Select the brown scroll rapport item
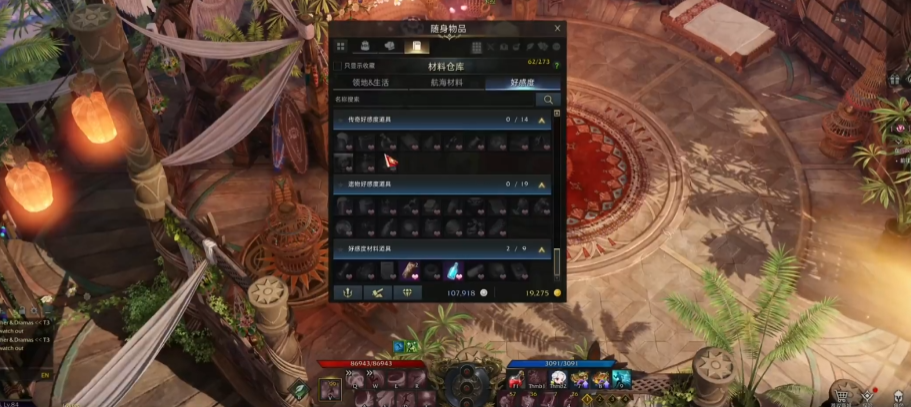 [411, 270]
